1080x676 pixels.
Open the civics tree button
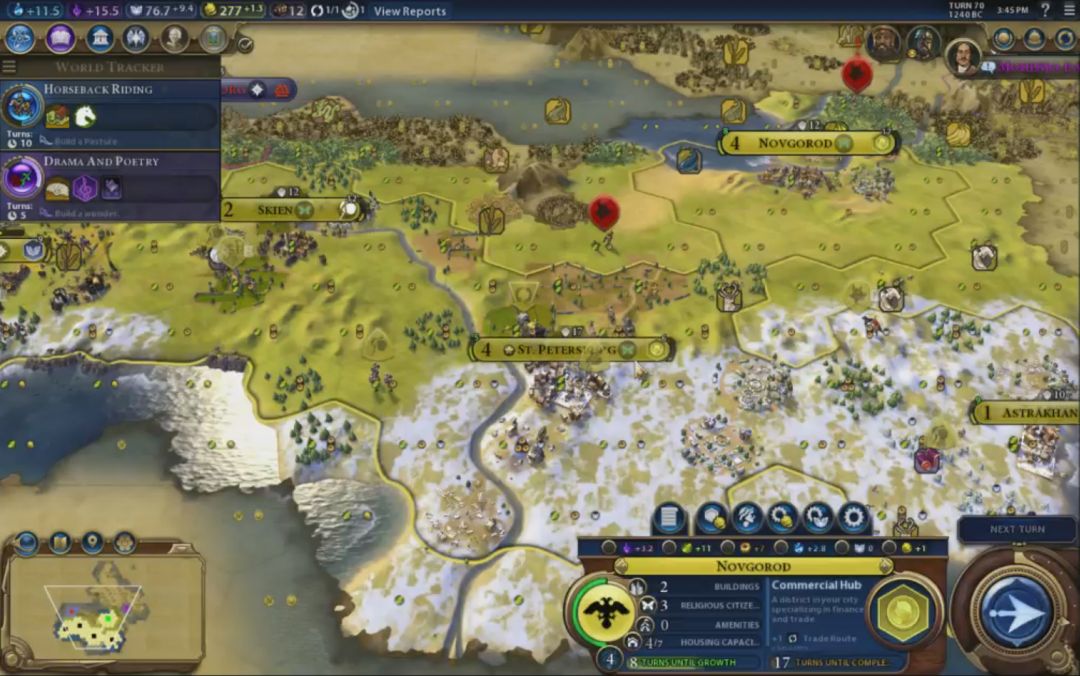60,38
